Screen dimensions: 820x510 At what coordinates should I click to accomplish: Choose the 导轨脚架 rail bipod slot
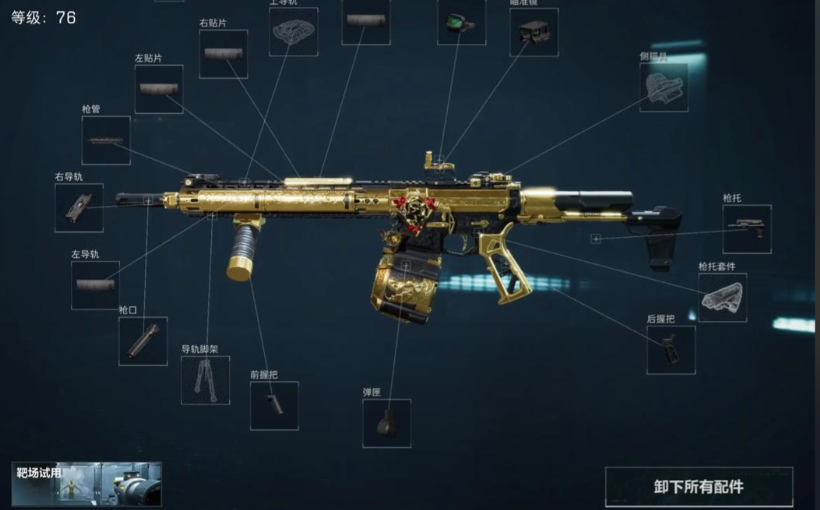click(x=205, y=380)
